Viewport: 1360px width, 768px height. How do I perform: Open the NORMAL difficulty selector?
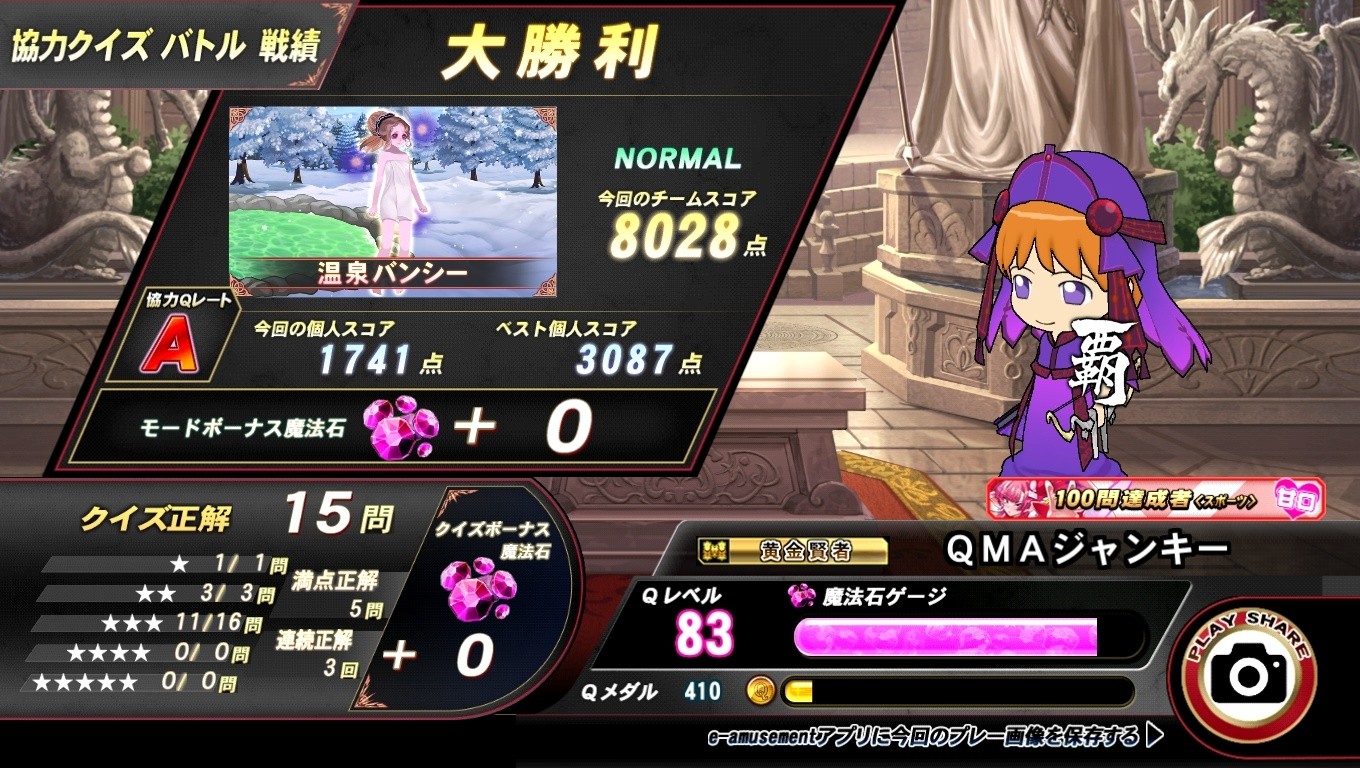[x=679, y=158]
